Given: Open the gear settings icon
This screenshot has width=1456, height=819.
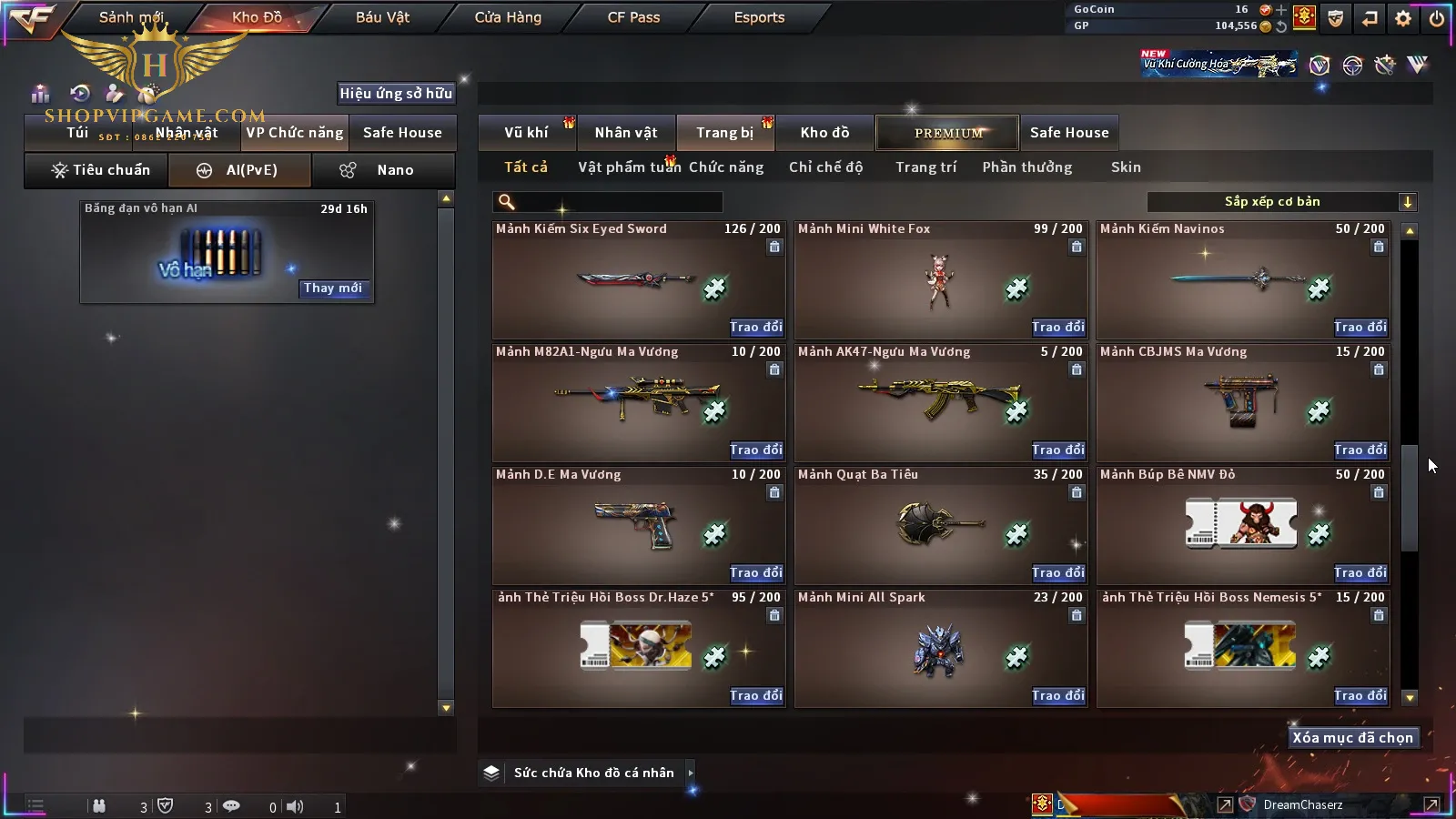Looking at the screenshot, I should coord(1403,18).
